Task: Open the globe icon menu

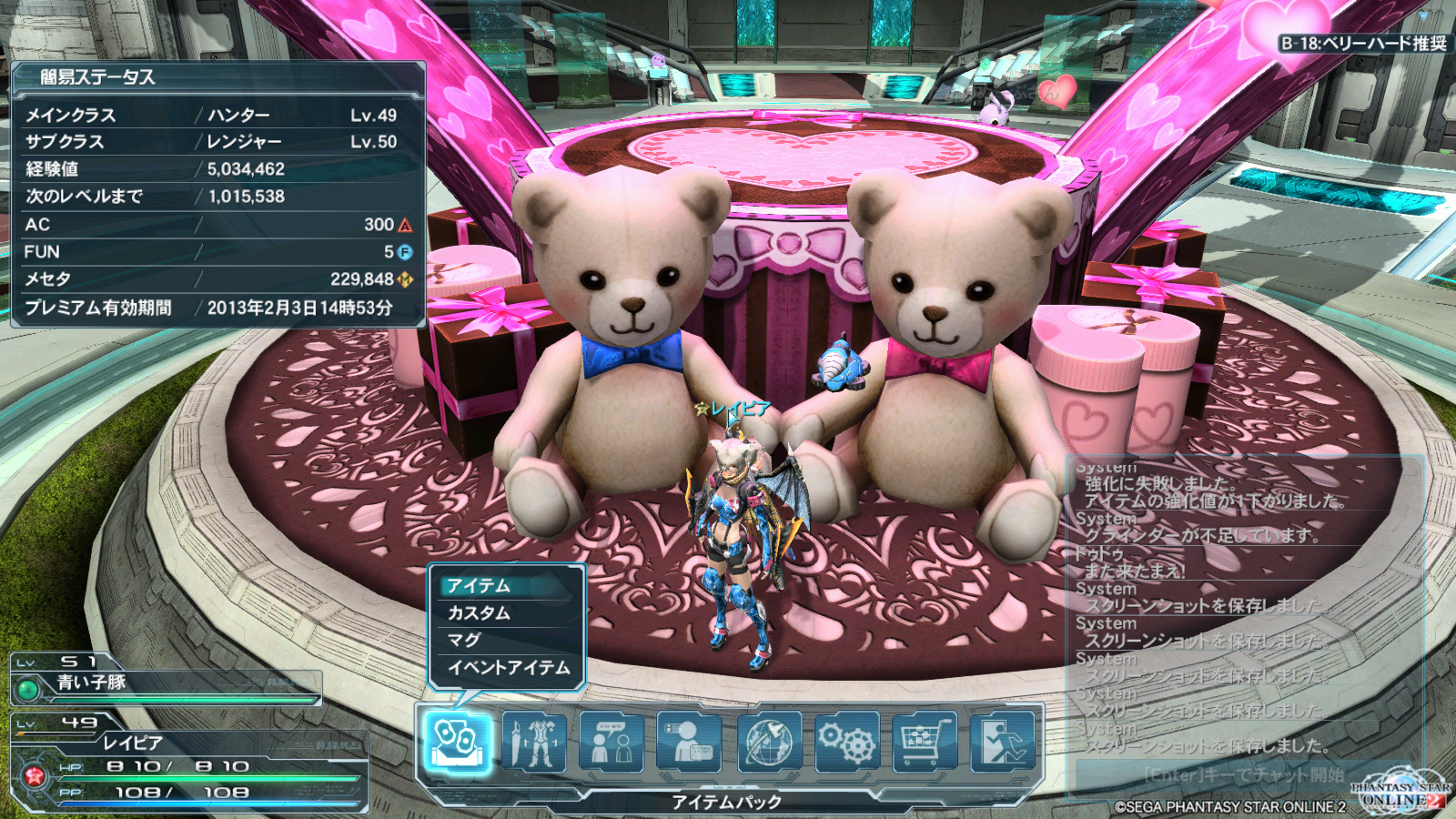Action: coord(769,743)
